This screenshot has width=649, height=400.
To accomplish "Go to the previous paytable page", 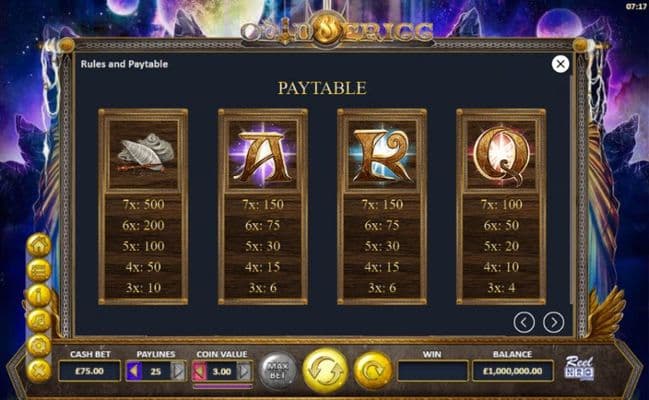I will click(x=524, y=322).
